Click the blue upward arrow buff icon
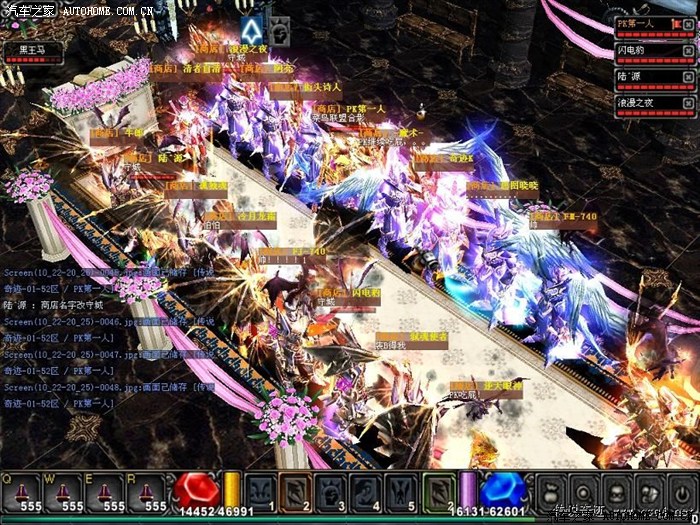Viewport: 700px width, 525px height. coord(253,30)
